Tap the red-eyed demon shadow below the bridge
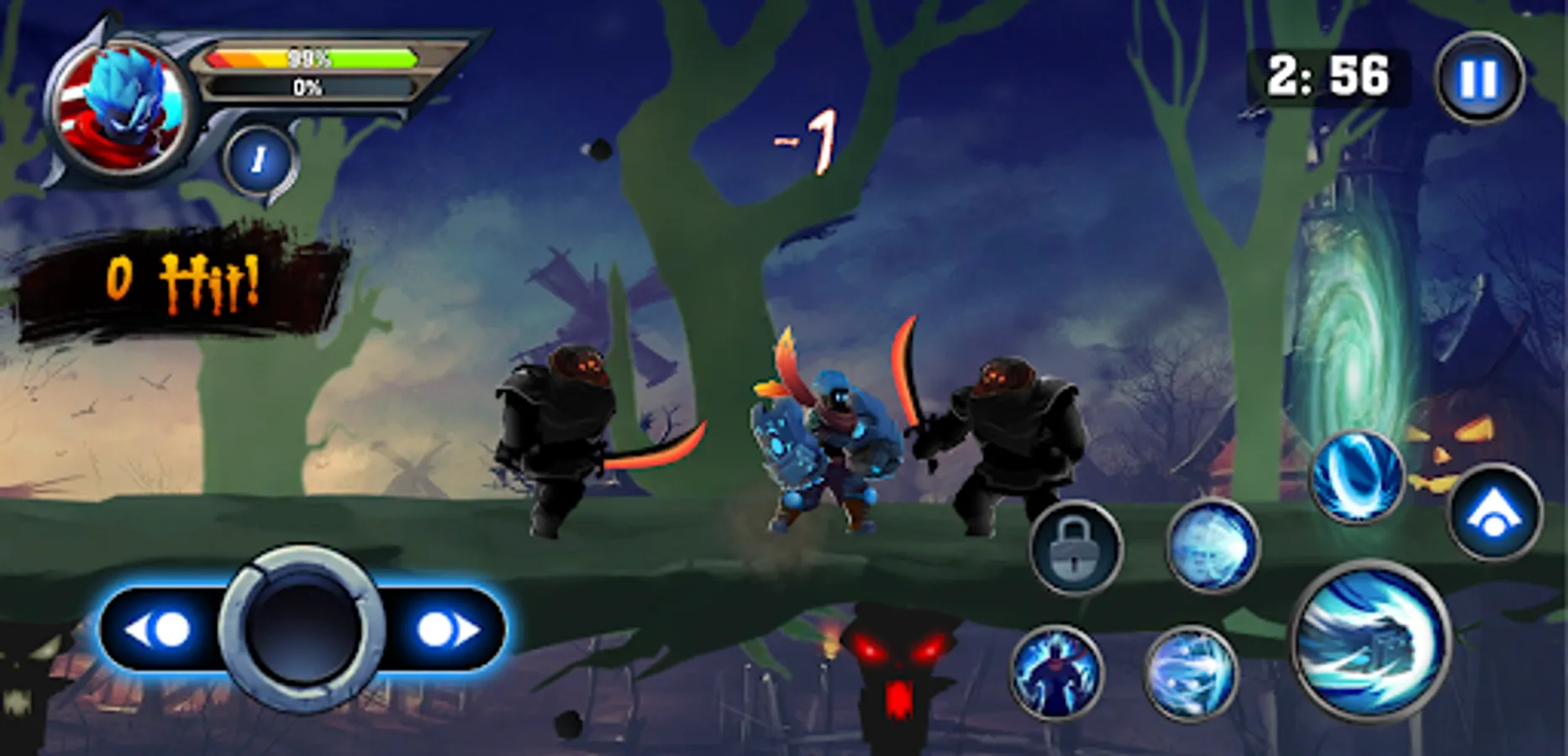This screenshot has height=756, width=1568. point(895,664)
